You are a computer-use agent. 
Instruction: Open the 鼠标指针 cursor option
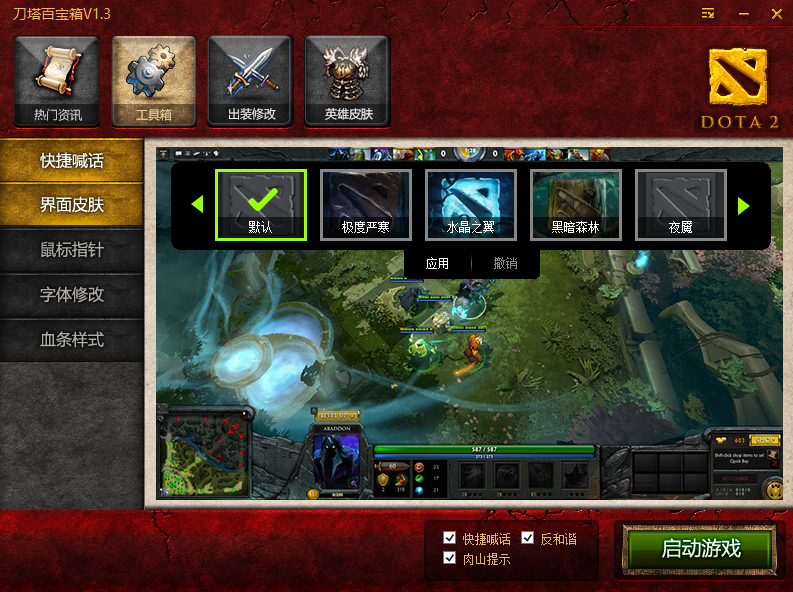click(72, 251)
